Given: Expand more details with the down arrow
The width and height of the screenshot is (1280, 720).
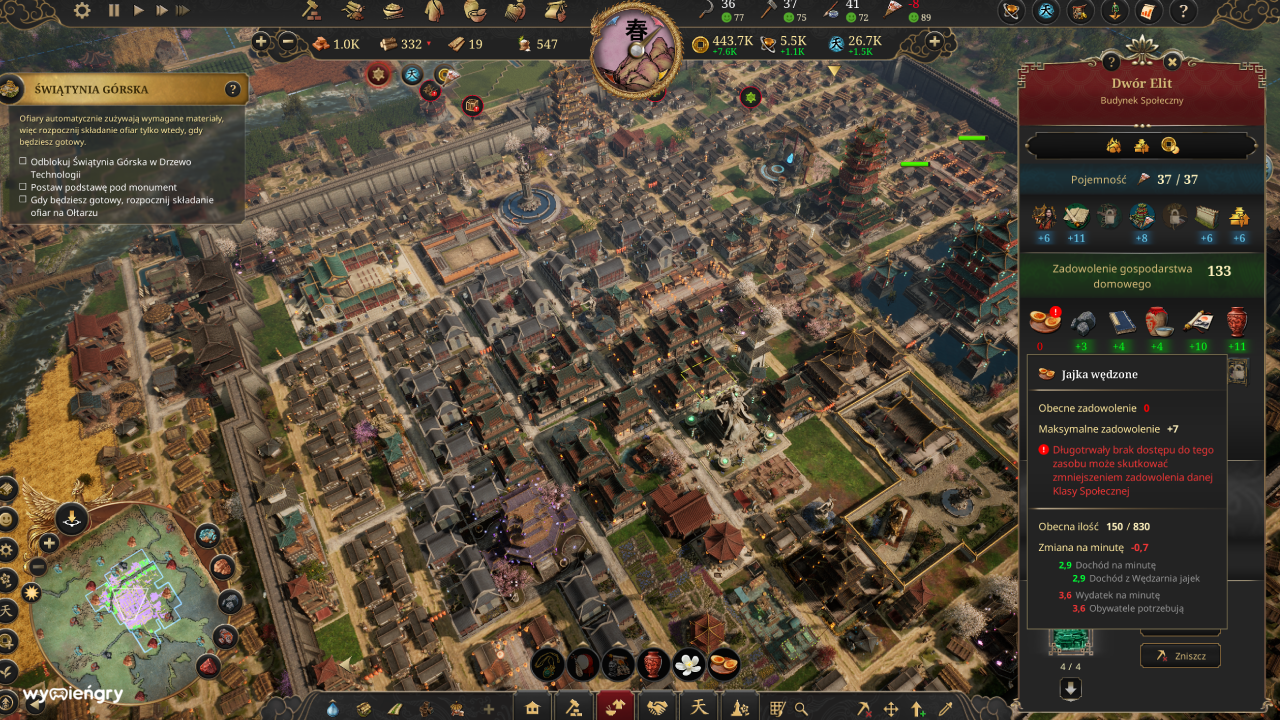Looking at the screenshot, I should (x=1070, y=686).
